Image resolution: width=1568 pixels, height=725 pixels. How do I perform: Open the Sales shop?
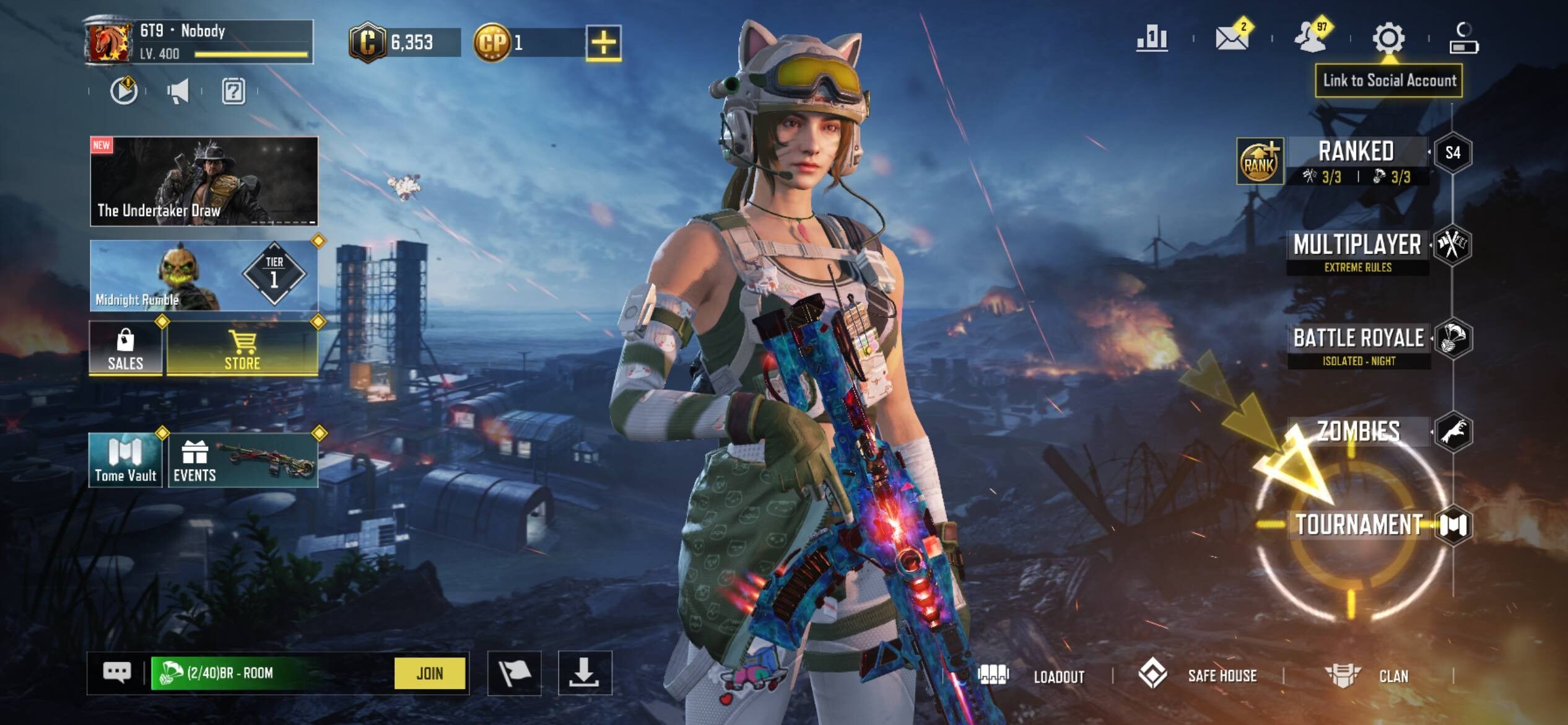126,349
